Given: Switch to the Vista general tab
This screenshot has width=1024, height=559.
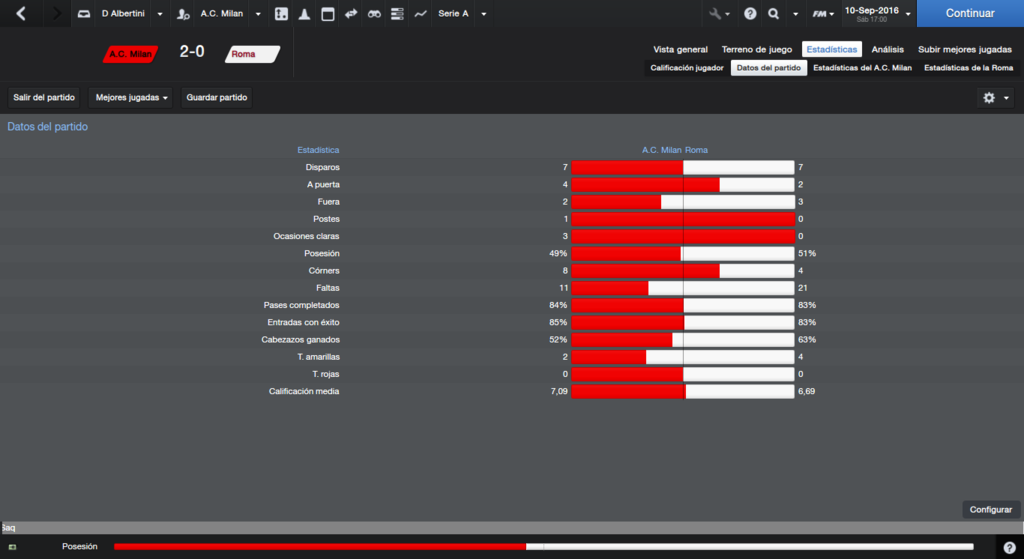Looking at the screenshot, I should point(680,49).
